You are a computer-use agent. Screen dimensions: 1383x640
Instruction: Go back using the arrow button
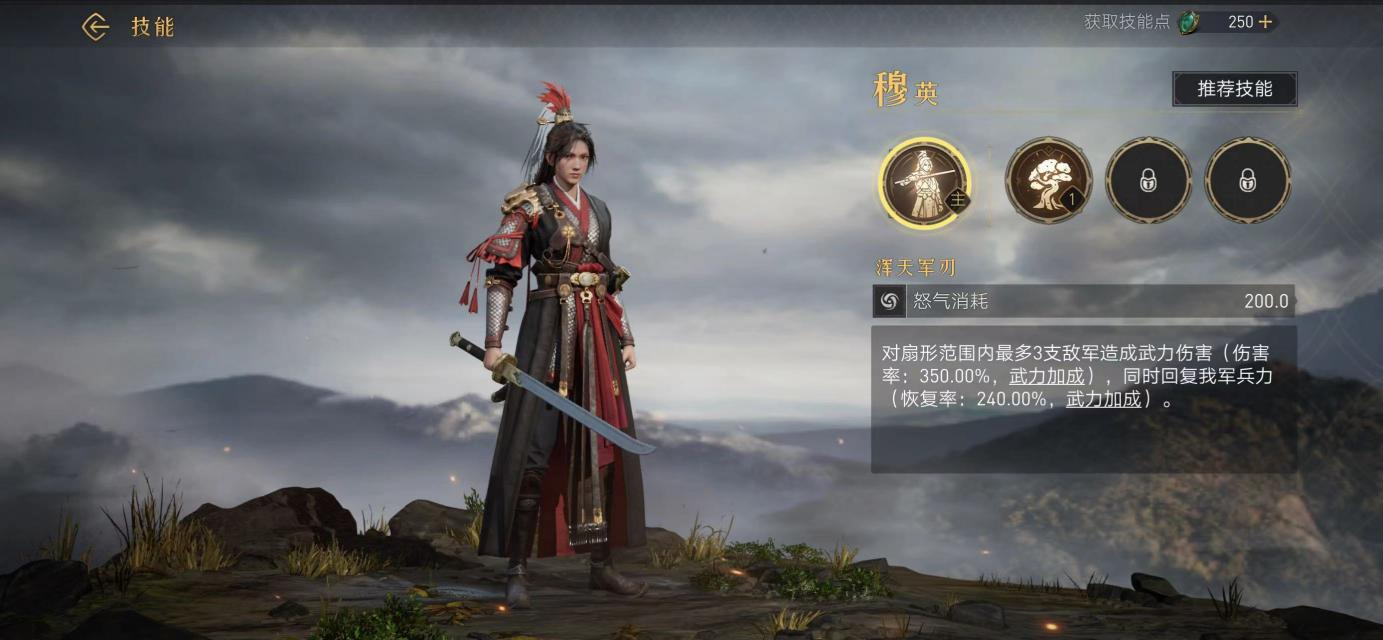[95, 27]
